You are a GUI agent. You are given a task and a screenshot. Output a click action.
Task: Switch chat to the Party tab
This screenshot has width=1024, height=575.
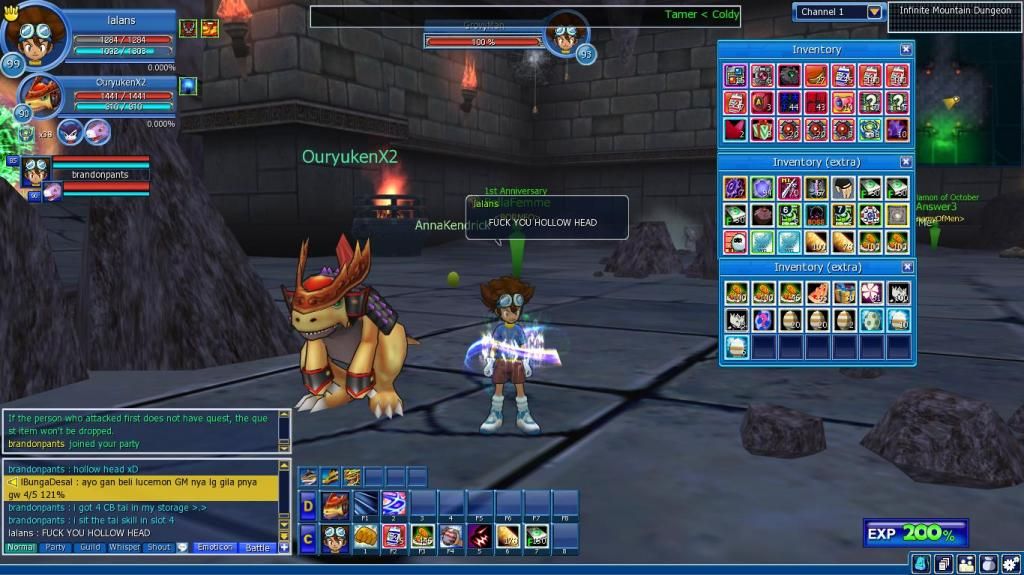[x=55, y=548]
